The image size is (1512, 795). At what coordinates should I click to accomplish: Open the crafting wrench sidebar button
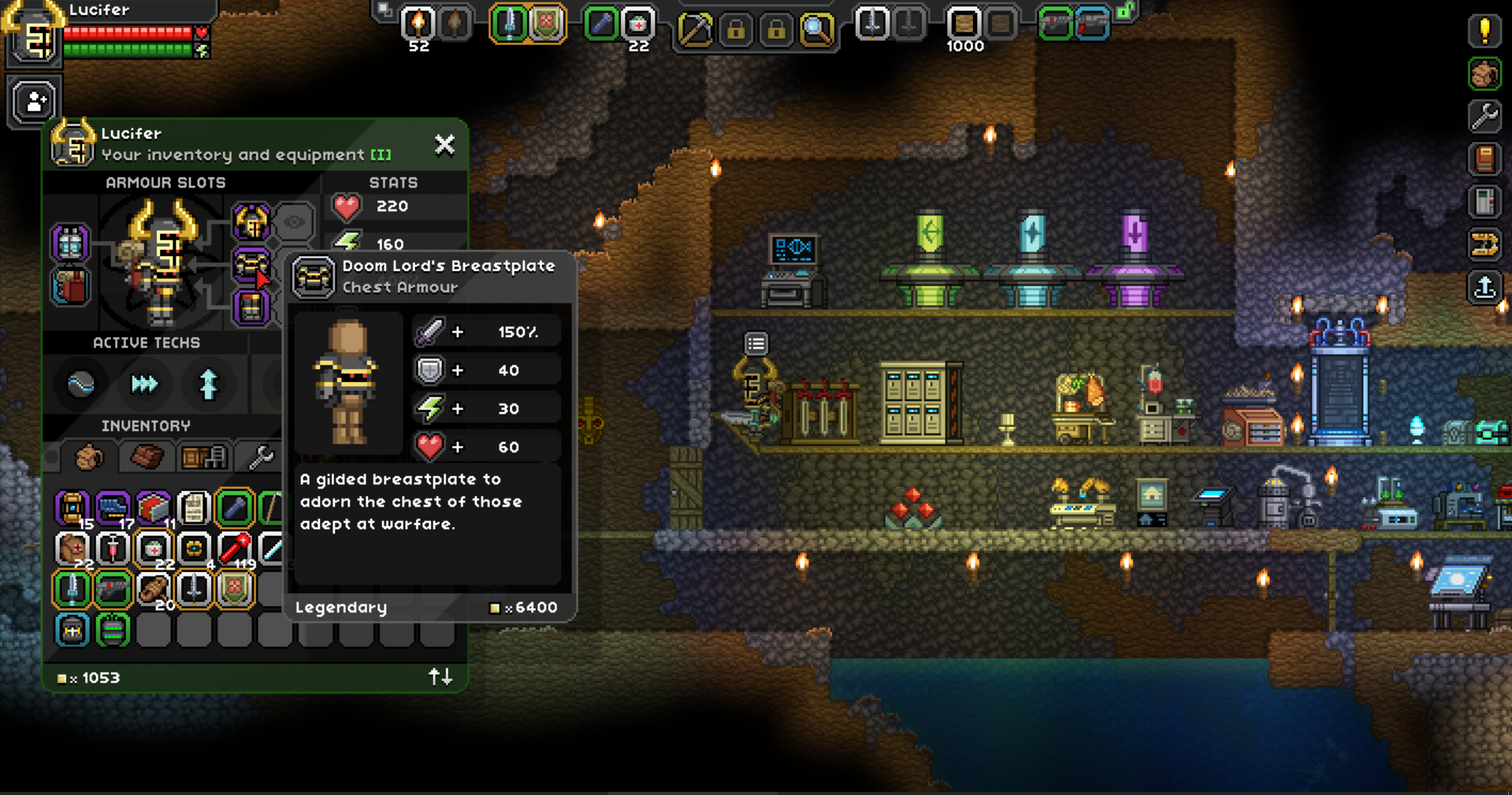[1484, 117]
